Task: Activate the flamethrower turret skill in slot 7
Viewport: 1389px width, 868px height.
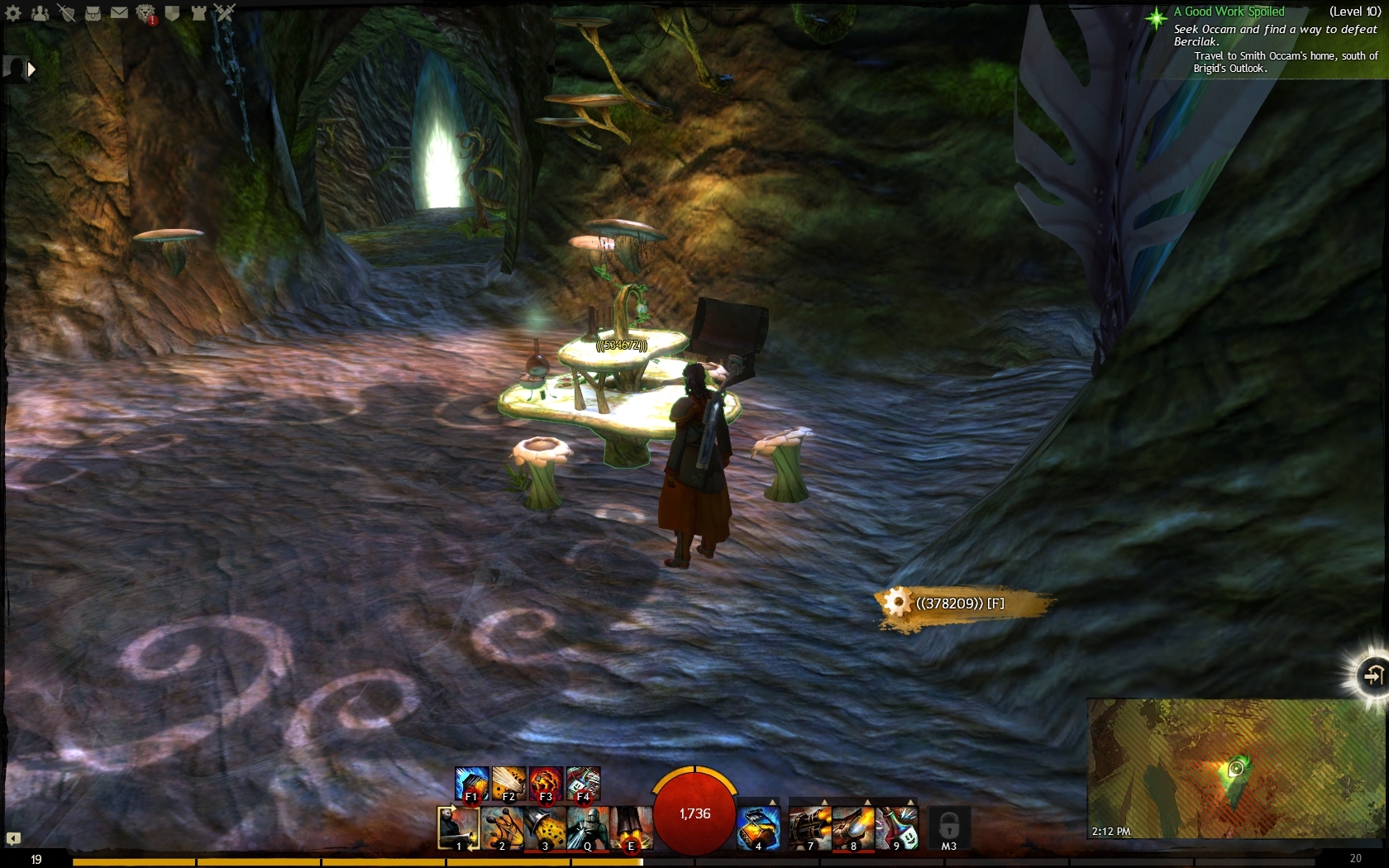Action: coord(810,827)
